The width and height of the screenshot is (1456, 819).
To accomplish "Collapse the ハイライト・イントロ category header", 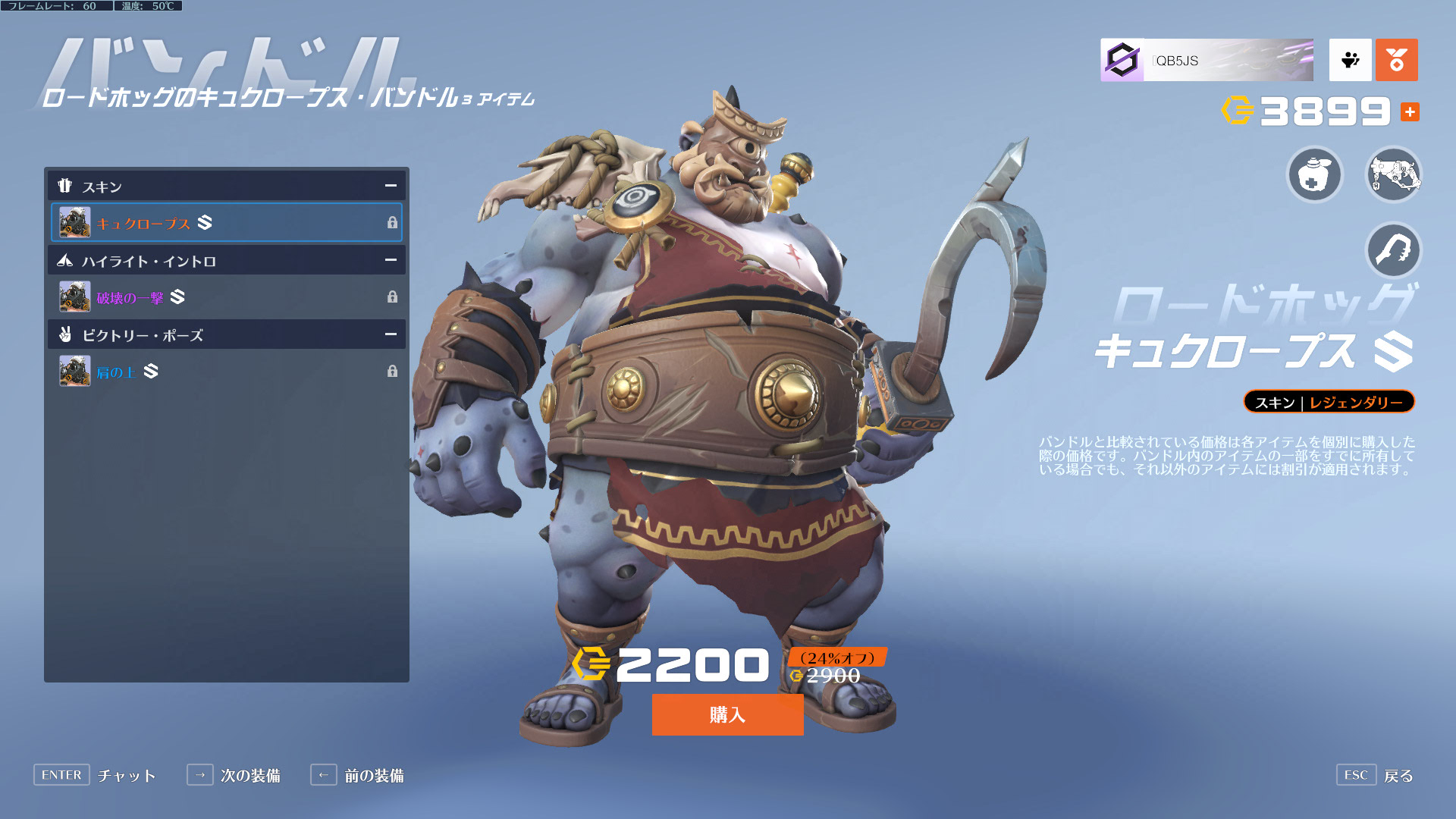I will (x=391, y=260).
